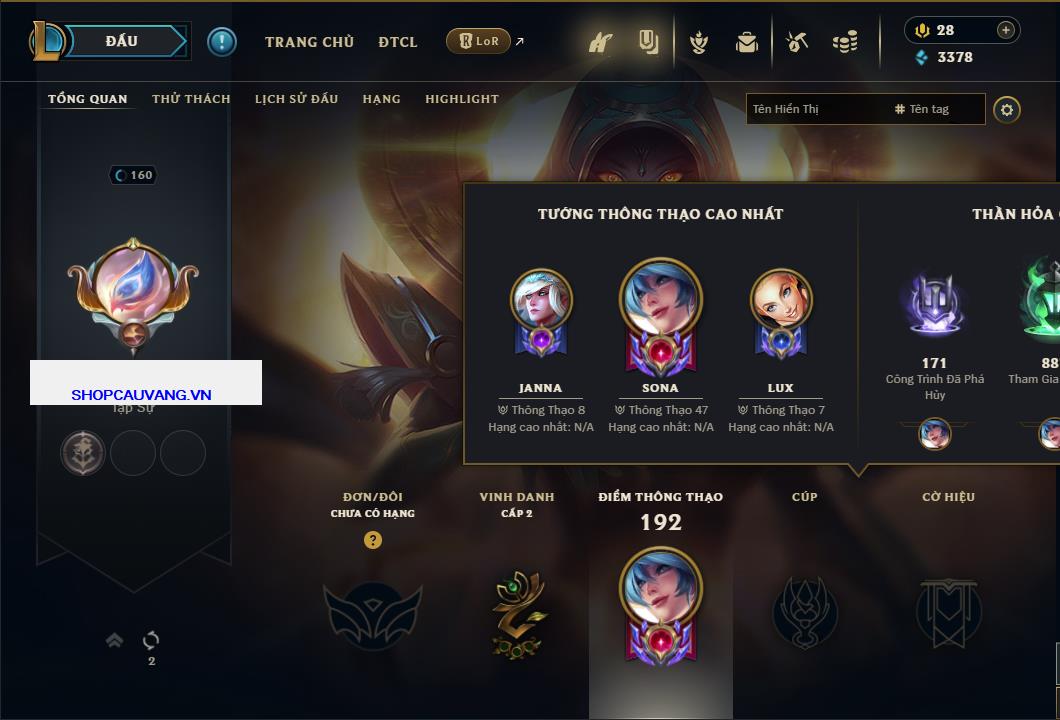Click the Tên Hiển Thị search field
1060x720 pixels.
tap(815, 109)
